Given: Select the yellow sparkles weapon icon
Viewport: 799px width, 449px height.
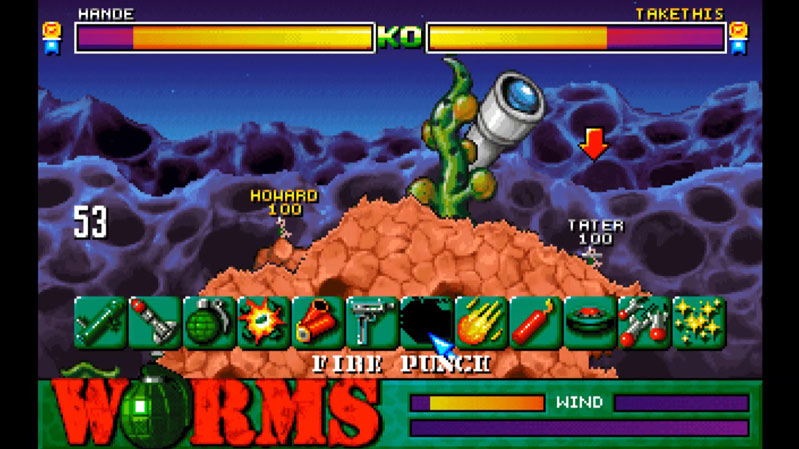Looking at the screenshot, I should tap(698, 322).
